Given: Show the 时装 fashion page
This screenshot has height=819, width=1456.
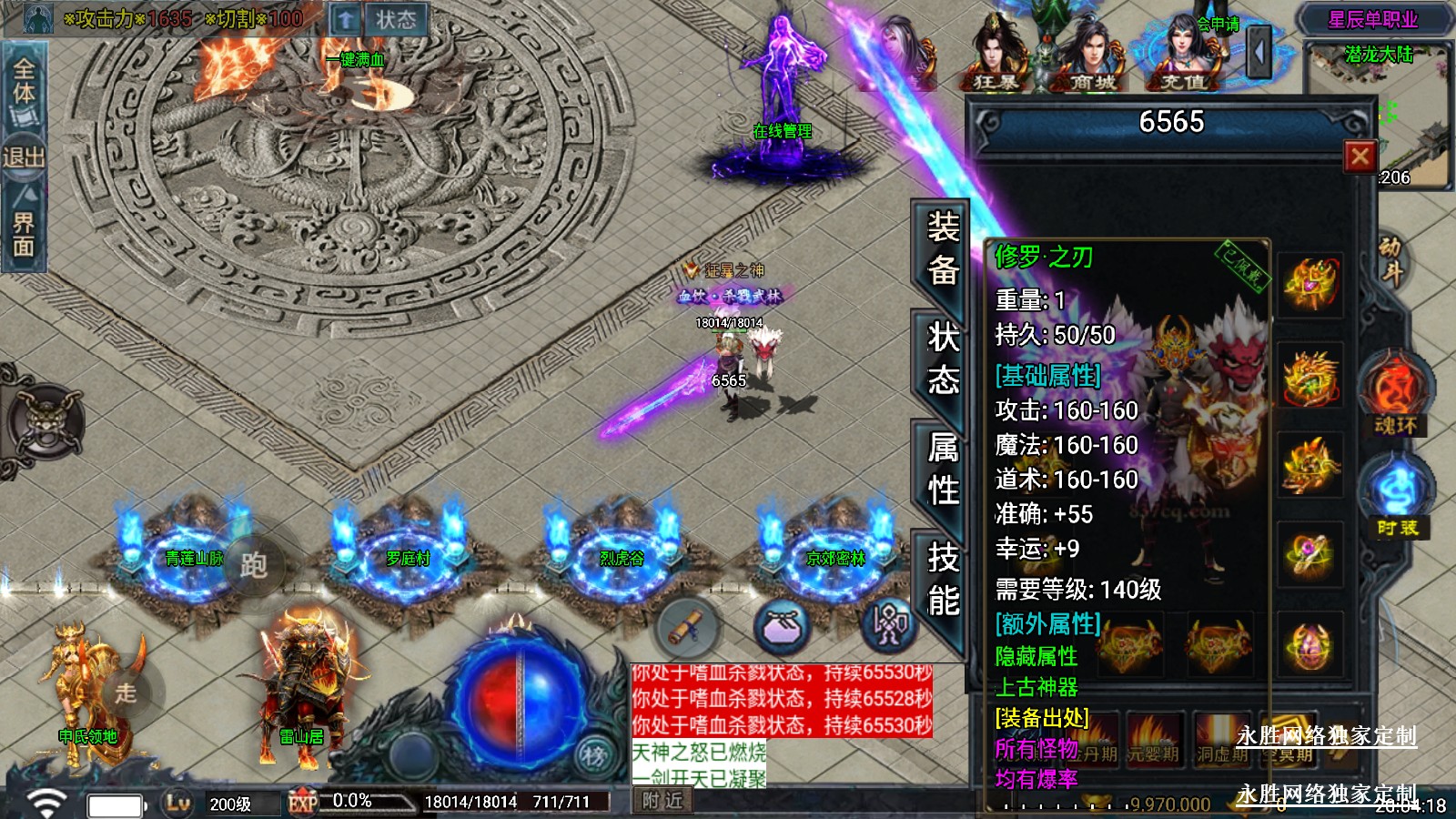Looking at the screenshot, I should click(x=1397, y=499).
